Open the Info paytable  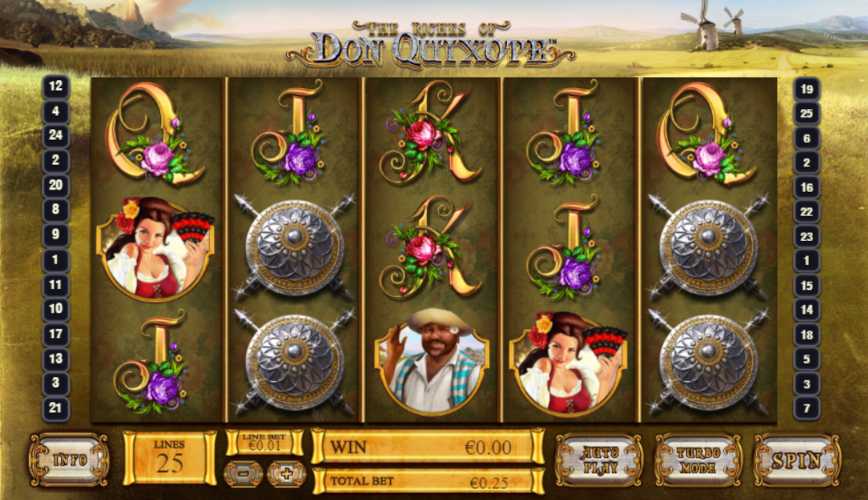point(68,459)
